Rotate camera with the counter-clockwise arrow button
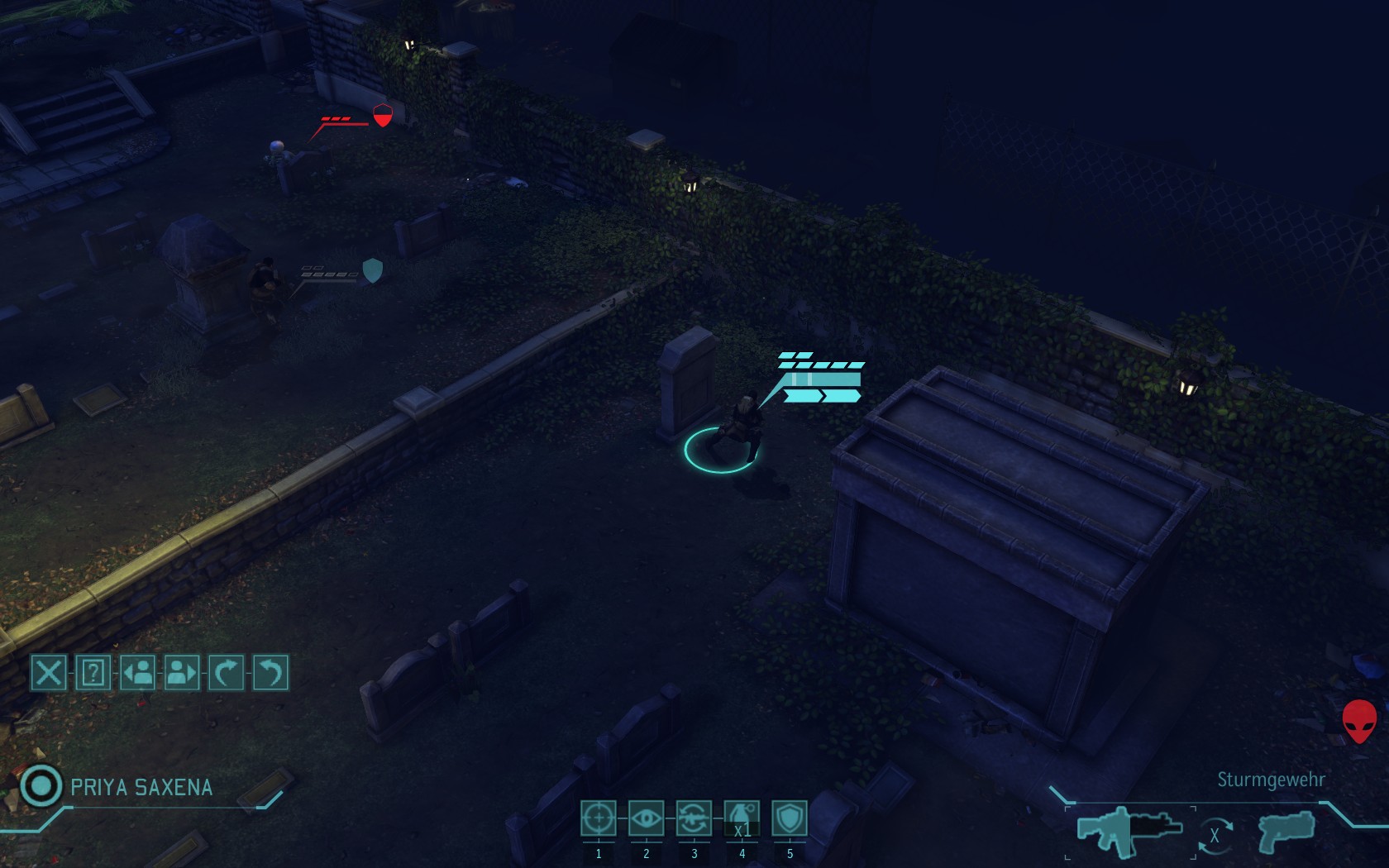Viewport: 1389px width, 868px height. click(x=270, y=673)
